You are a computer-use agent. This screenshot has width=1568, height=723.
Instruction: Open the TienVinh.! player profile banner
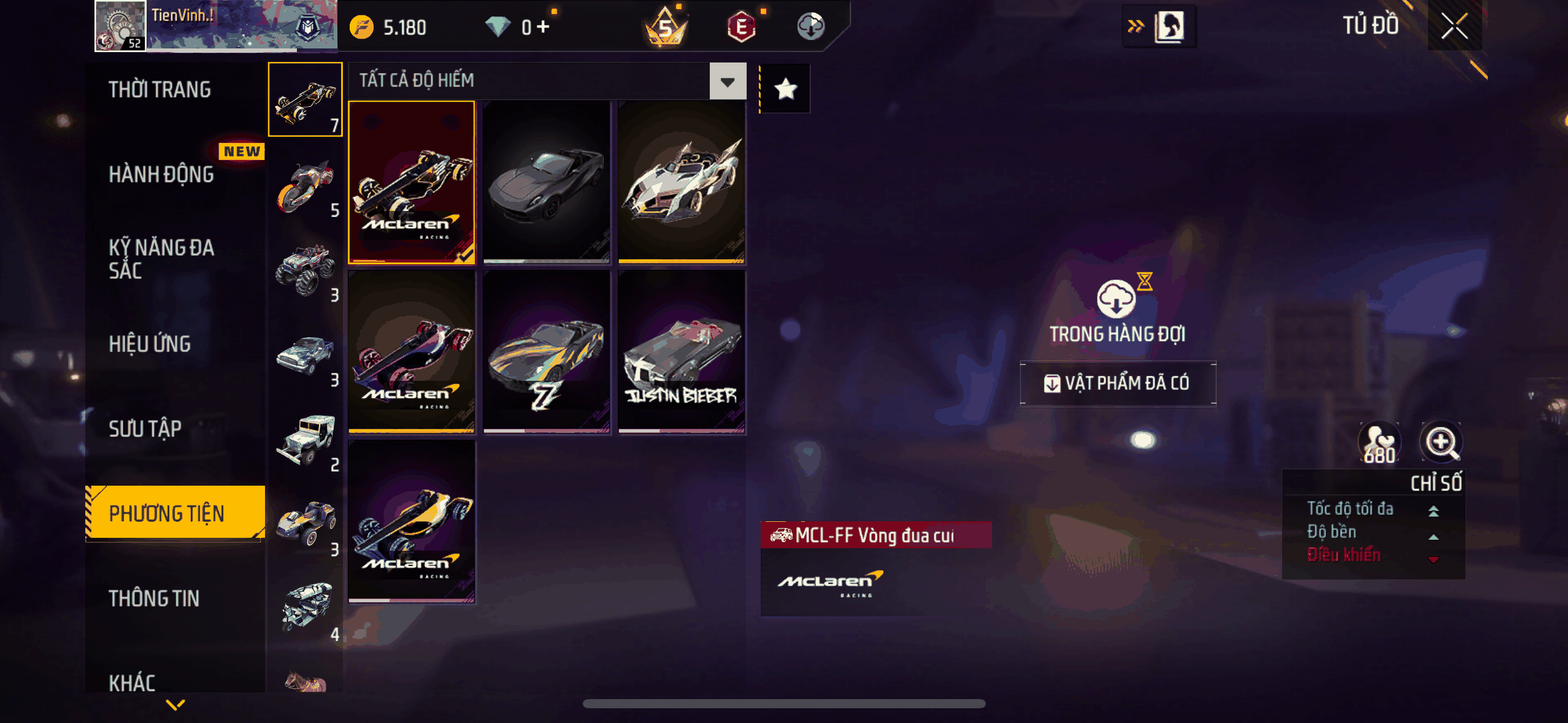click(x=216, y=26)
